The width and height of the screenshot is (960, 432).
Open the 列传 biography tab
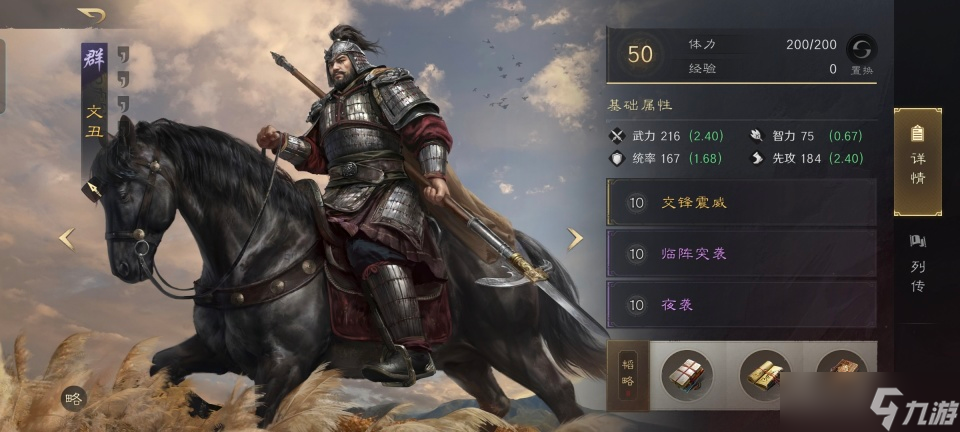coord(917,264)
